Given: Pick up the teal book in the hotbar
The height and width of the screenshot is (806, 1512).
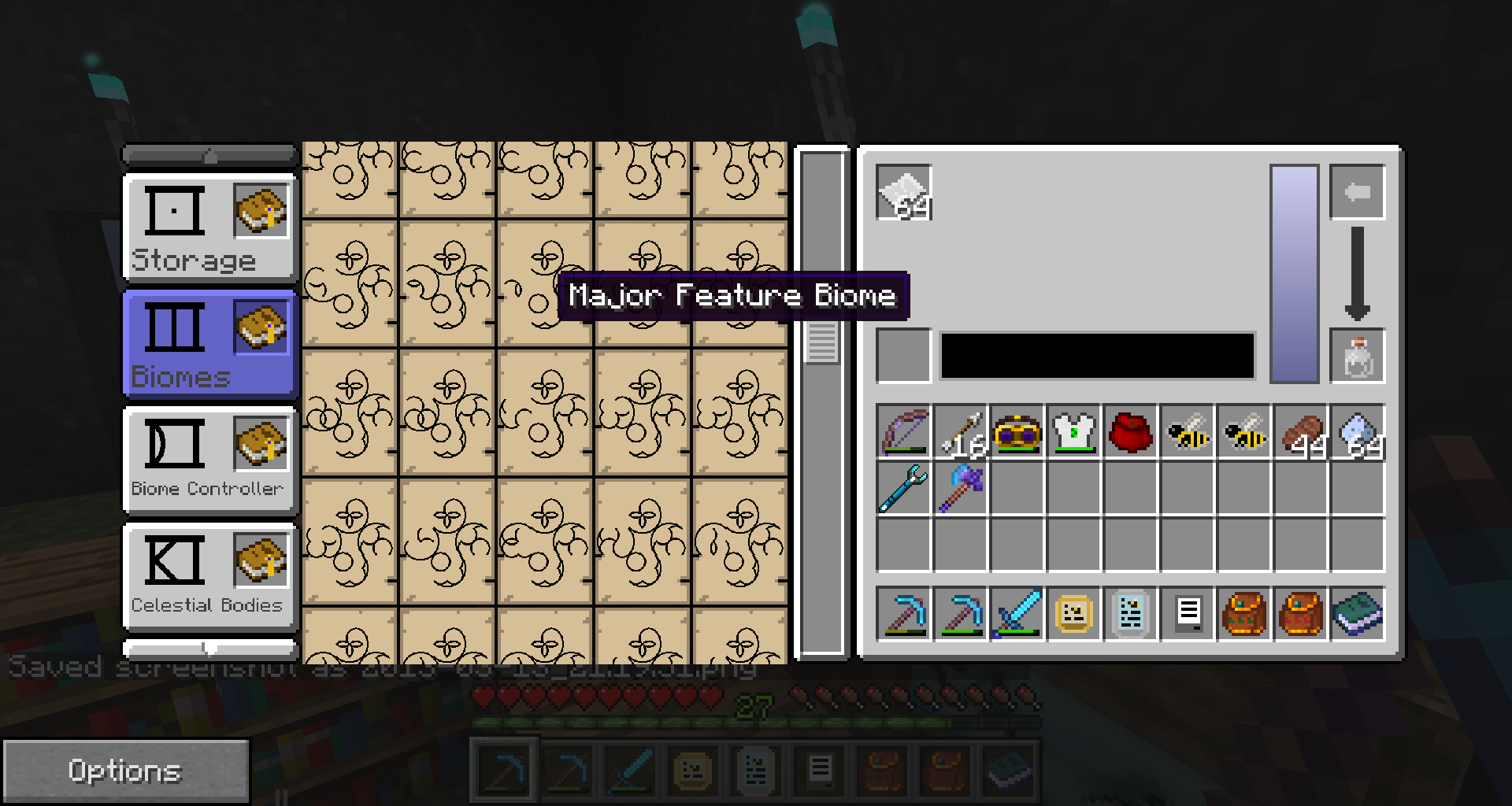Looking at the screenshot, I should [x=1357, y=614].
